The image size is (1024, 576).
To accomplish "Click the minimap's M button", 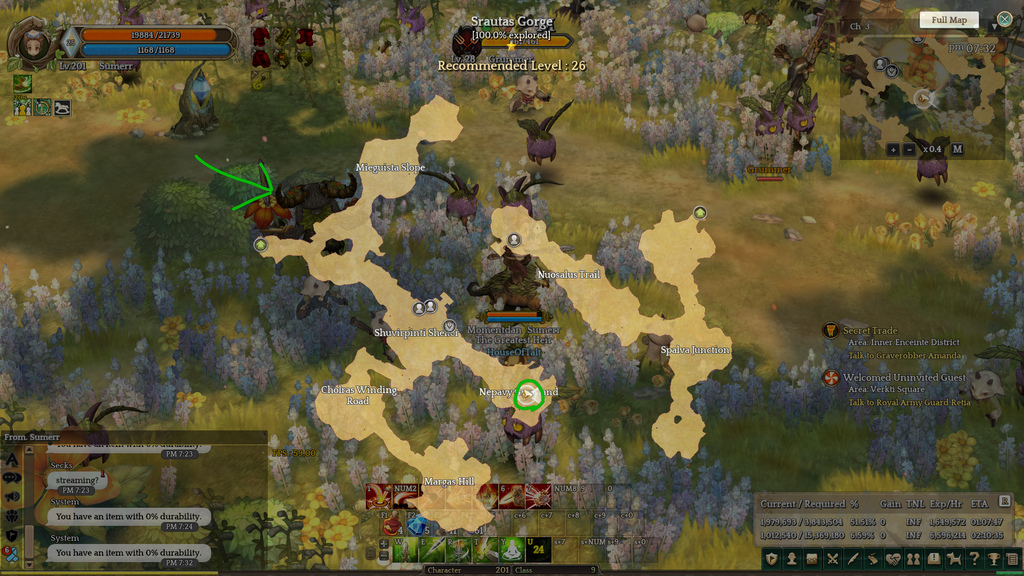I will (957, 150).
